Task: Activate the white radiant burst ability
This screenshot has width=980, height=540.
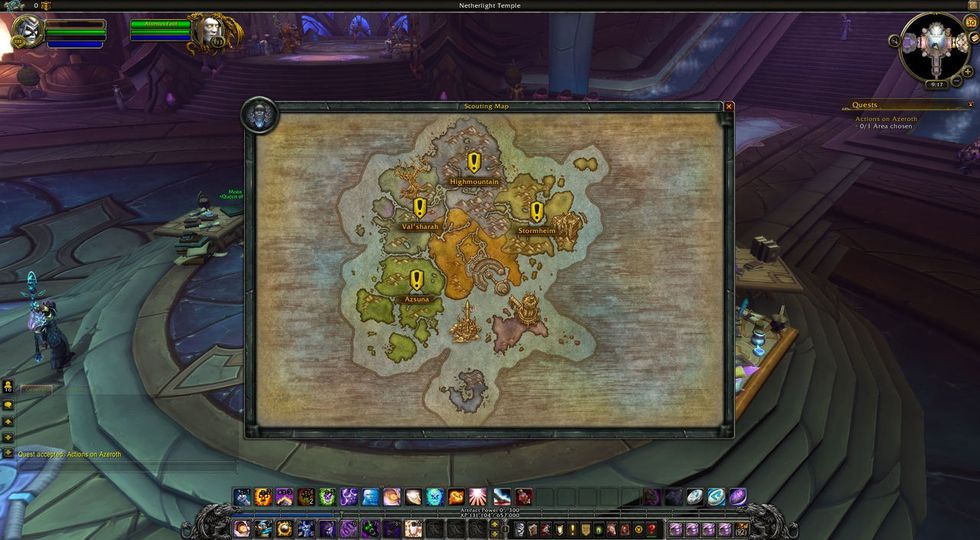Action: pyautogui.click(x=478, y=496)
